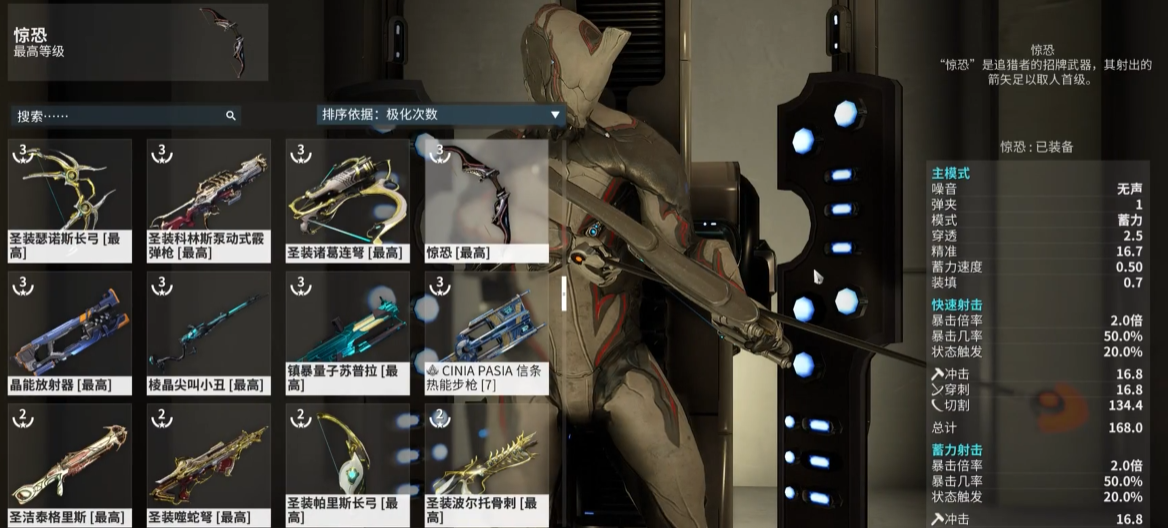The height and width of the screenshot is (528, 1168).
Task: Select the 圣洁泰格里斯 weapon tile
Action: click(70, 464)
